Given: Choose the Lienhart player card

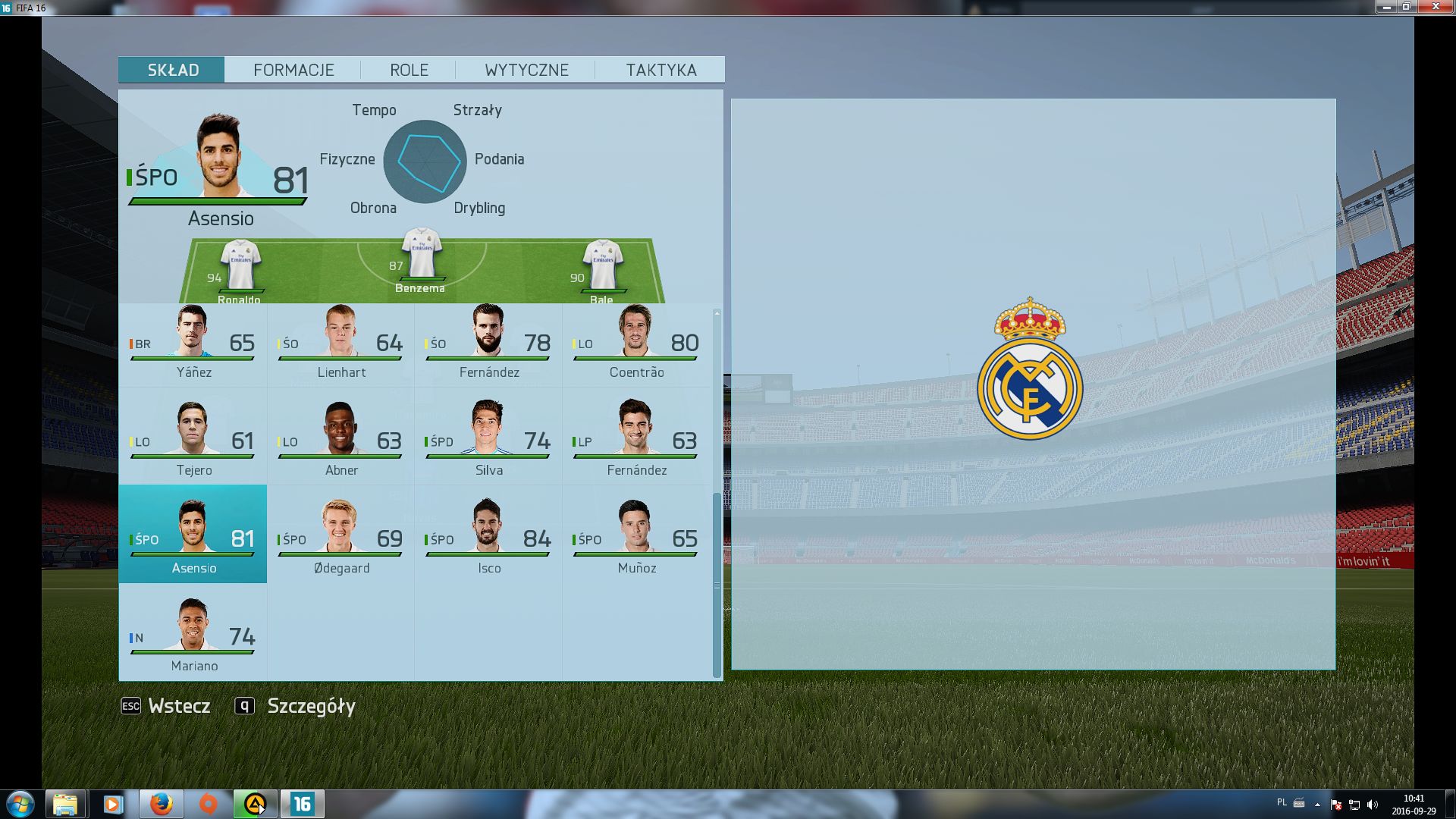Looking at the screenshot, I should point(340,344).
